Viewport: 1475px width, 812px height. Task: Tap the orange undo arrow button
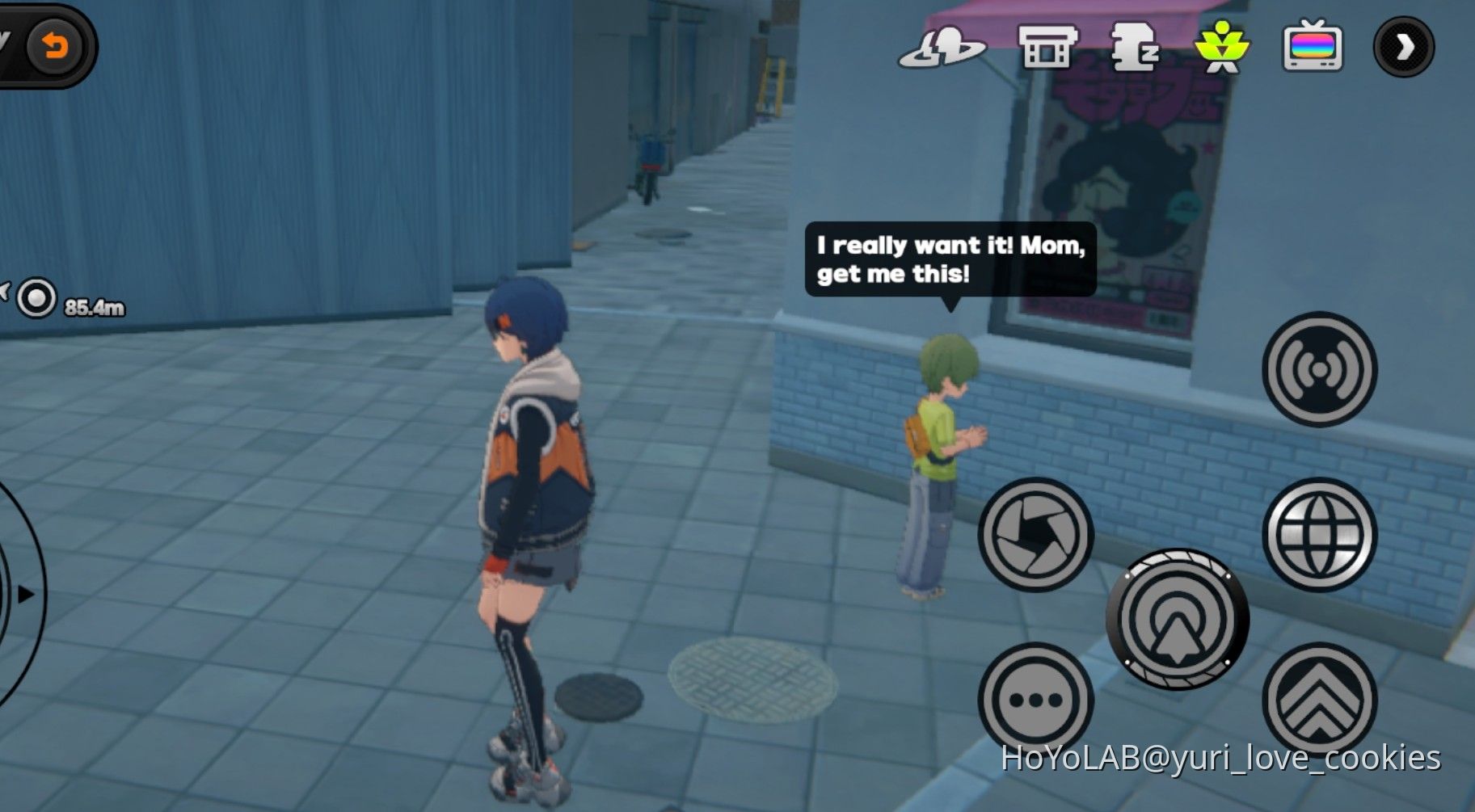coord(53,46)
